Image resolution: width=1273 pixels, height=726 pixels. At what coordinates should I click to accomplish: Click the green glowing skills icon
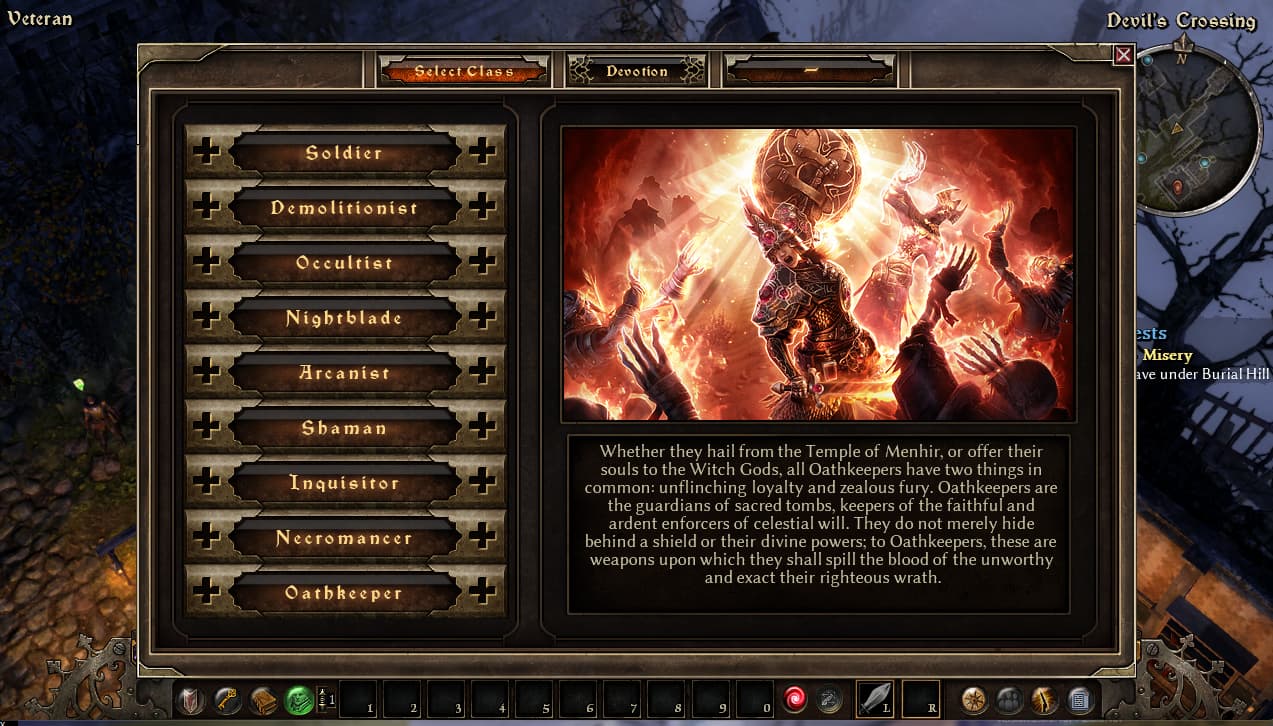point(299,700)
